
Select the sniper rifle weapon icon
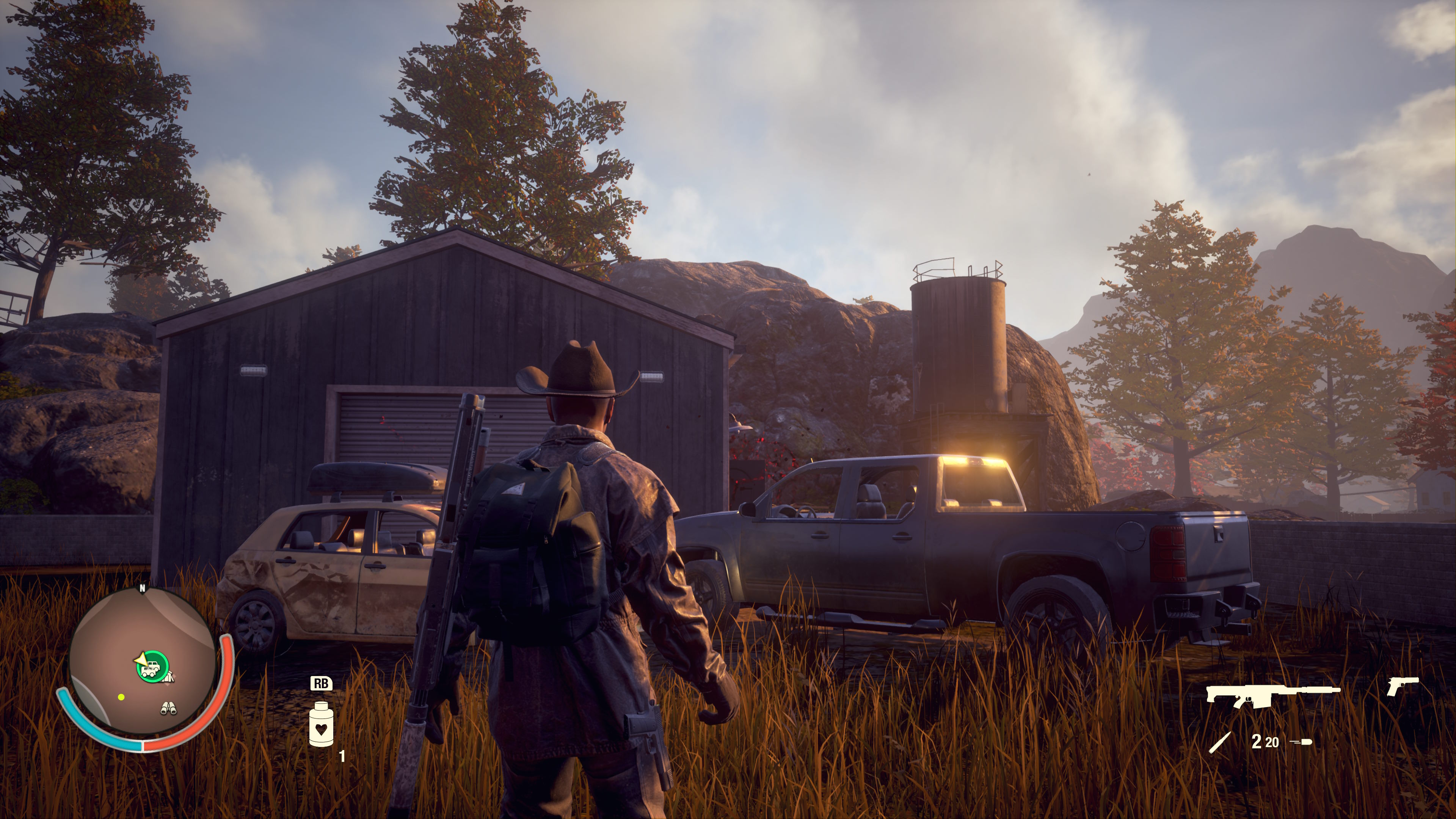tap(1272, 694)
